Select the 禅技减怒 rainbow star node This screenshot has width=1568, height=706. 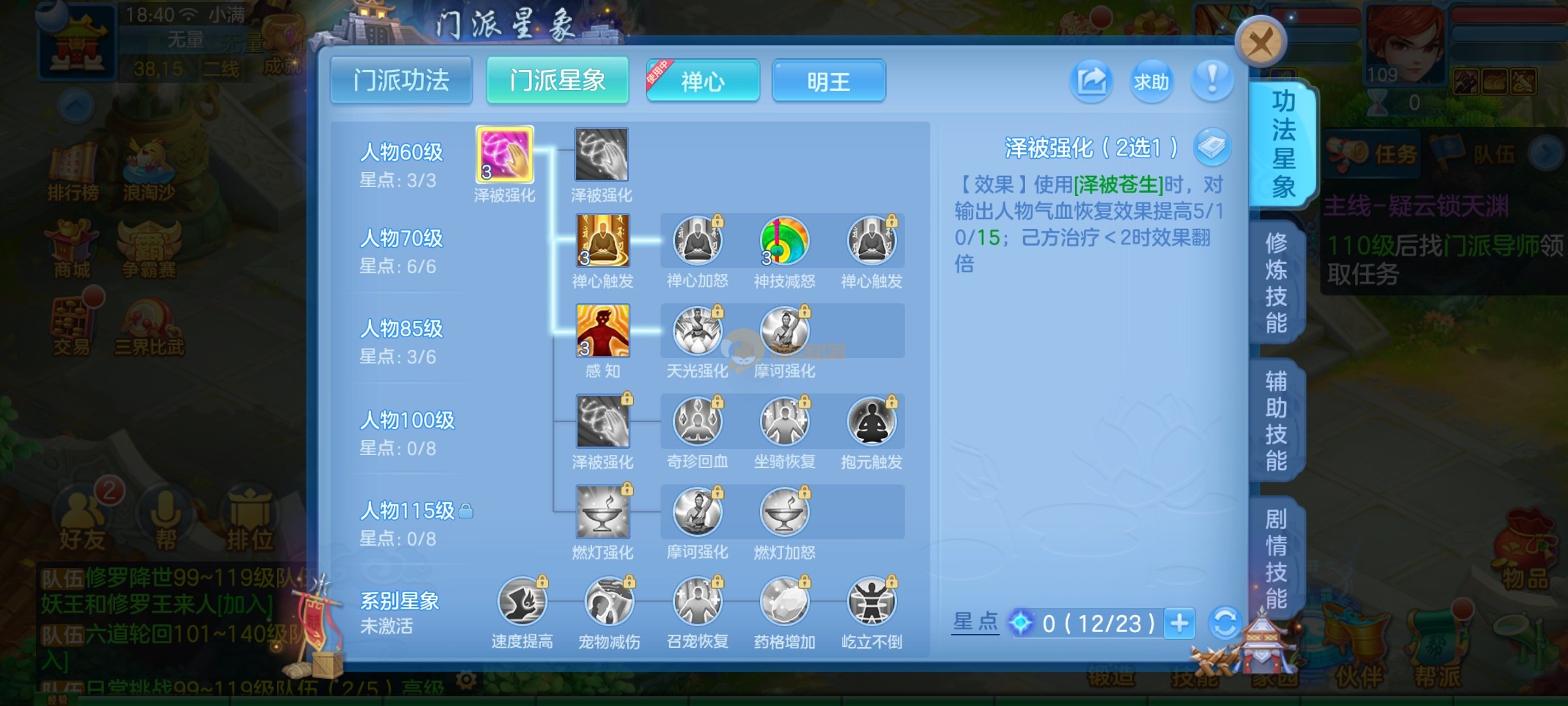pos(784,241)
